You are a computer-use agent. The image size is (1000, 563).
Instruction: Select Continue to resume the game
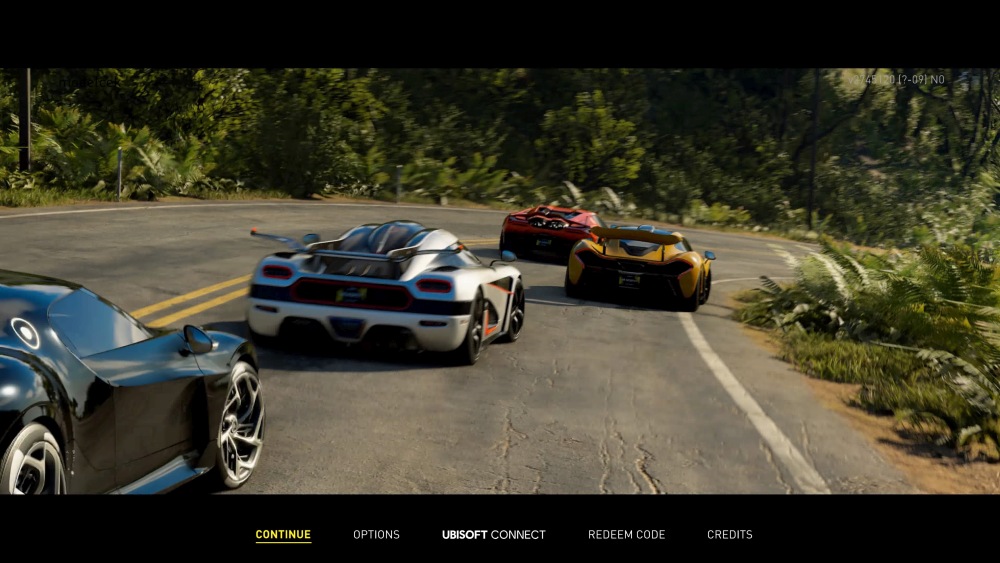click(283, 535)
